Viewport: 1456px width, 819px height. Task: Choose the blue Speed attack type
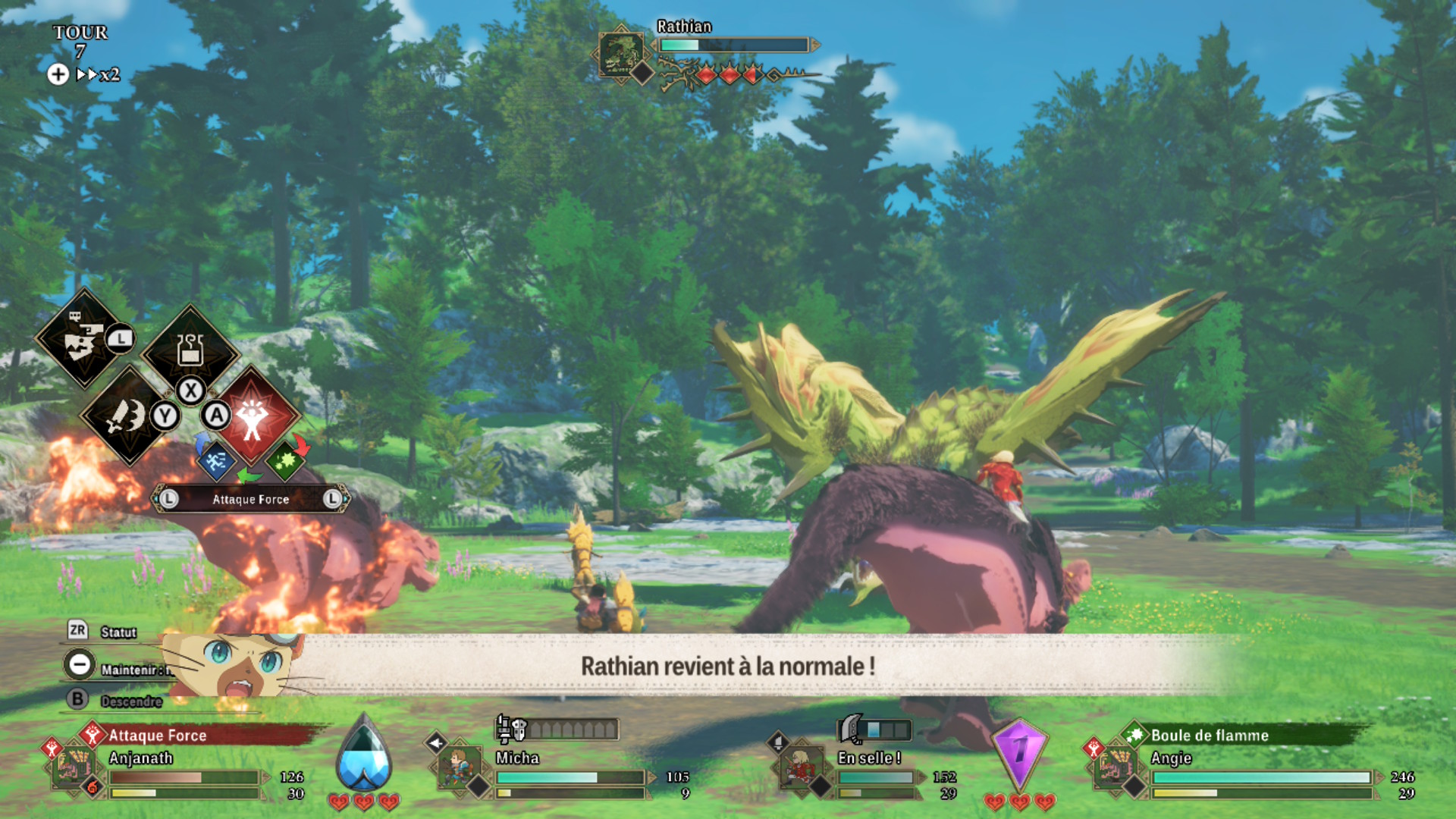(215, 460)
